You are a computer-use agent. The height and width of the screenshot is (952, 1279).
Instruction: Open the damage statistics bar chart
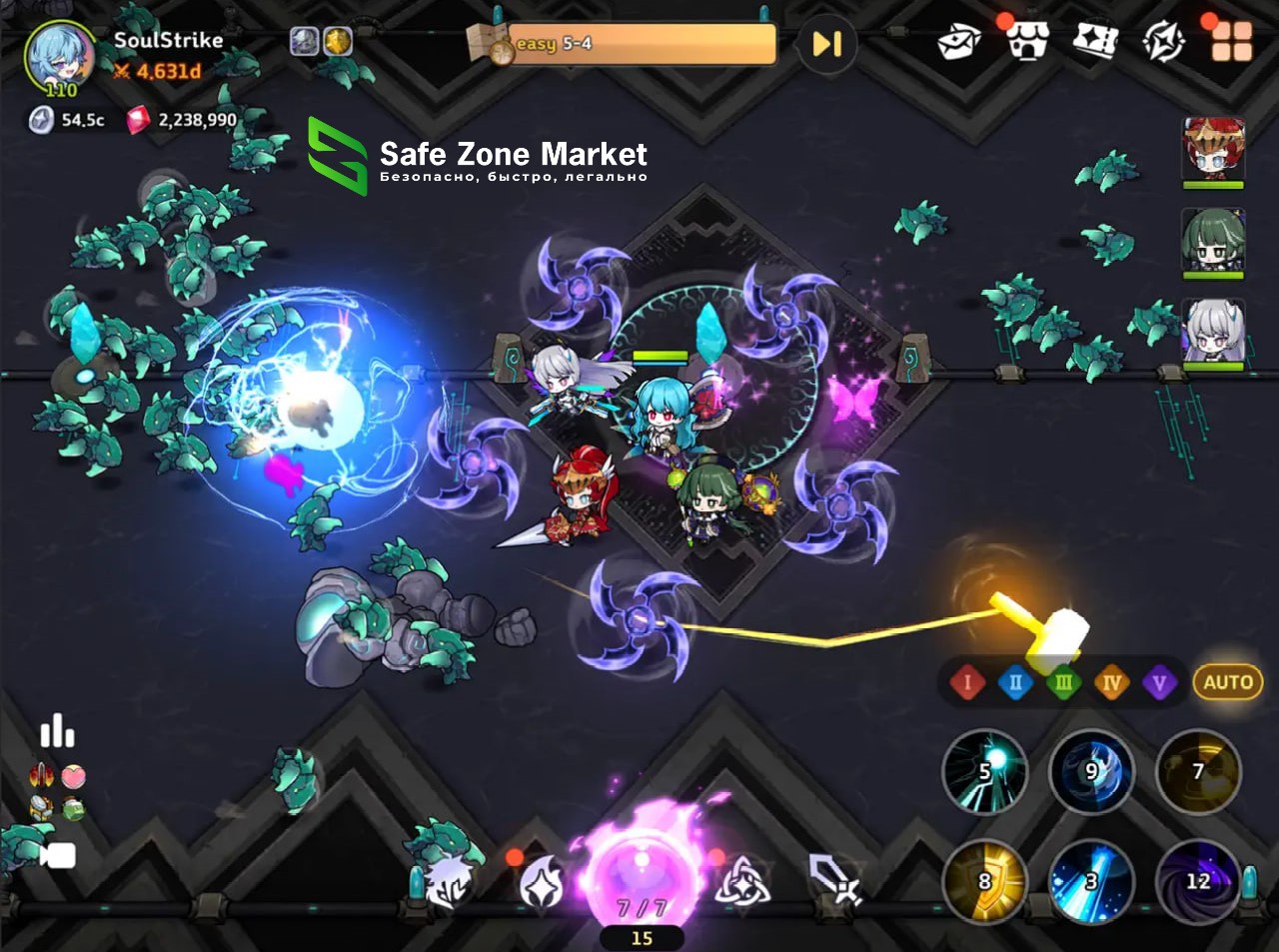pyautogui.click(x=57, y=731)
